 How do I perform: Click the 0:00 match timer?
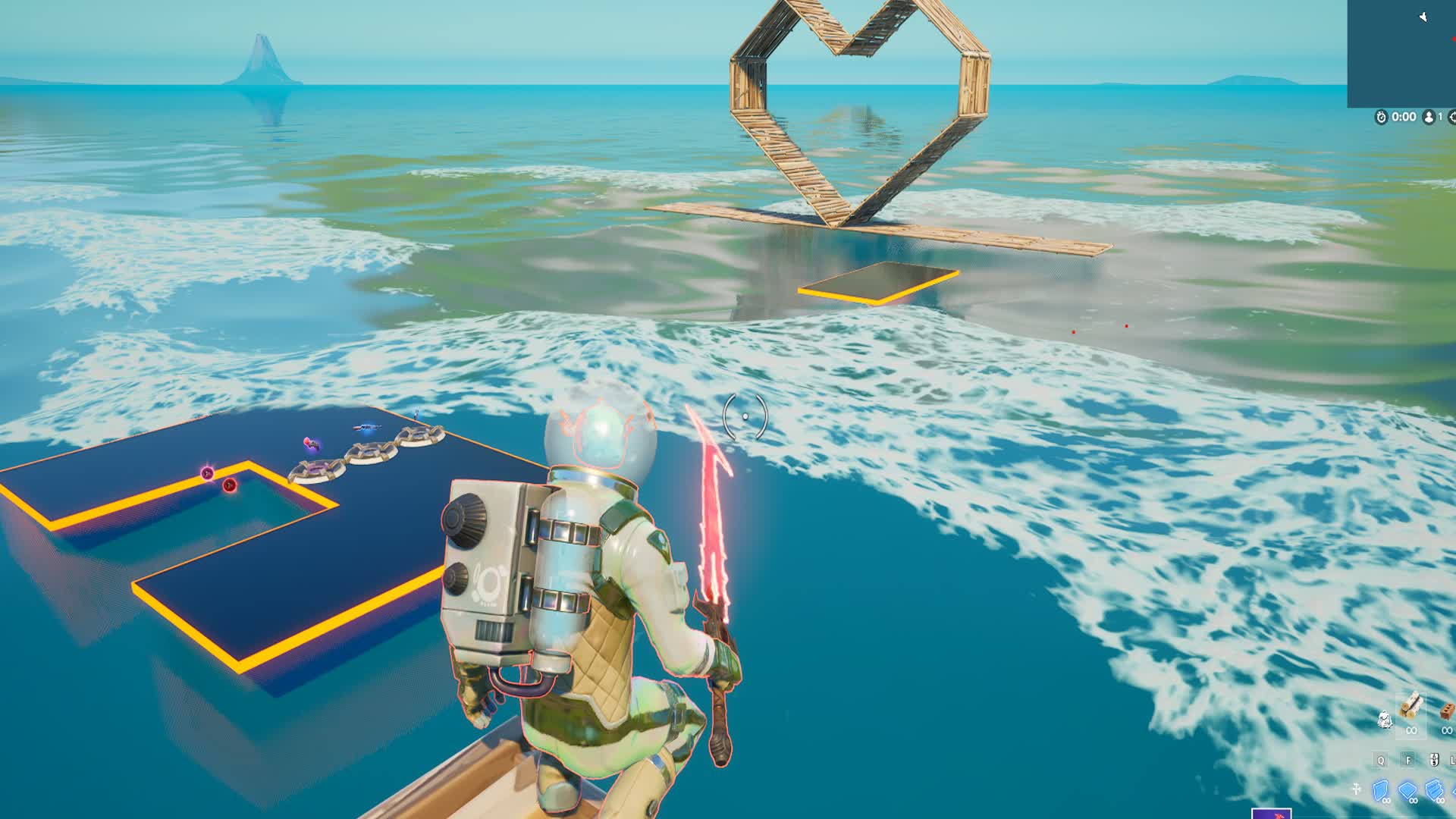click(x=1403, y=116)
